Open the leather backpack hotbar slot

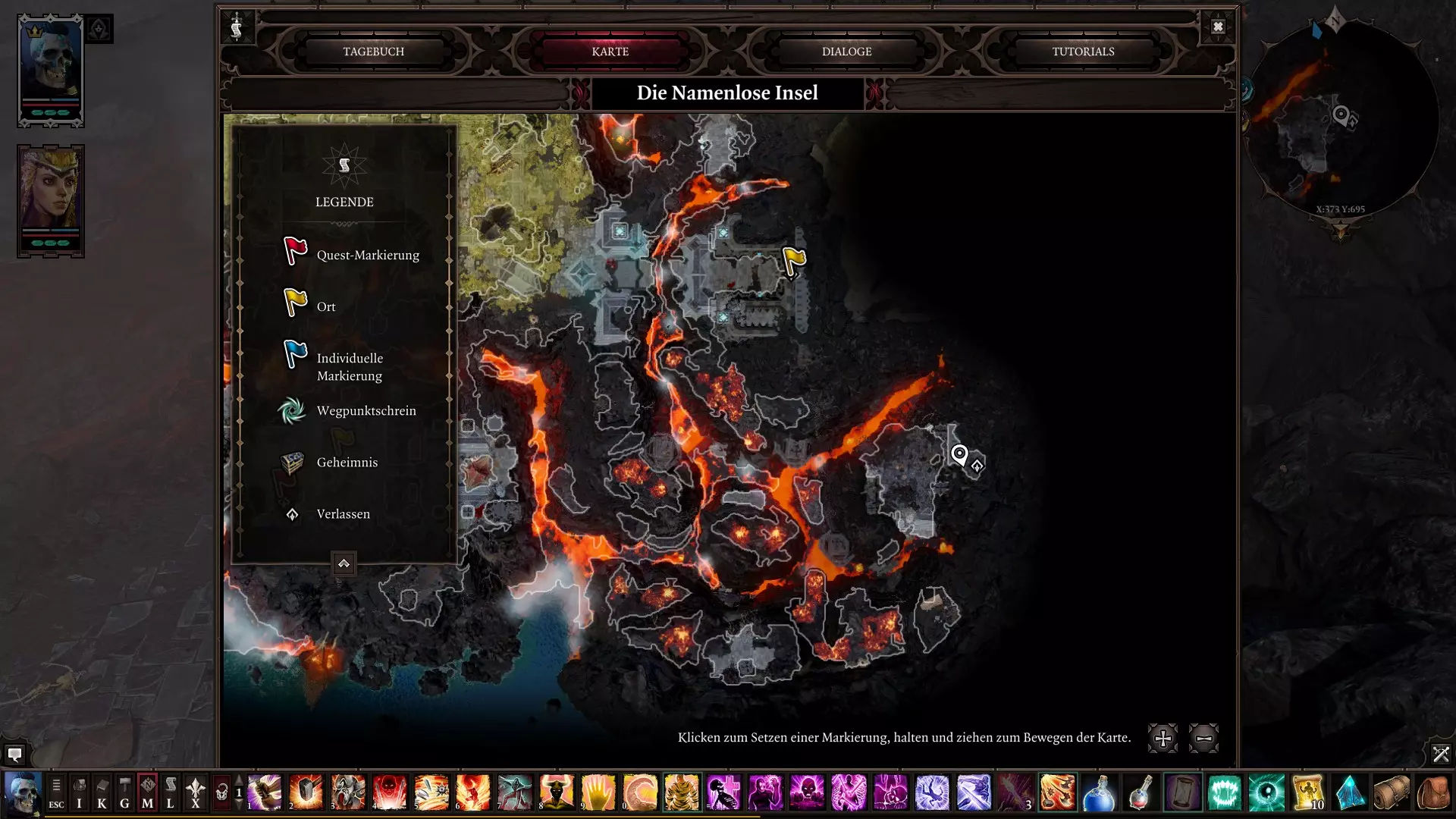pos(1432,793)
